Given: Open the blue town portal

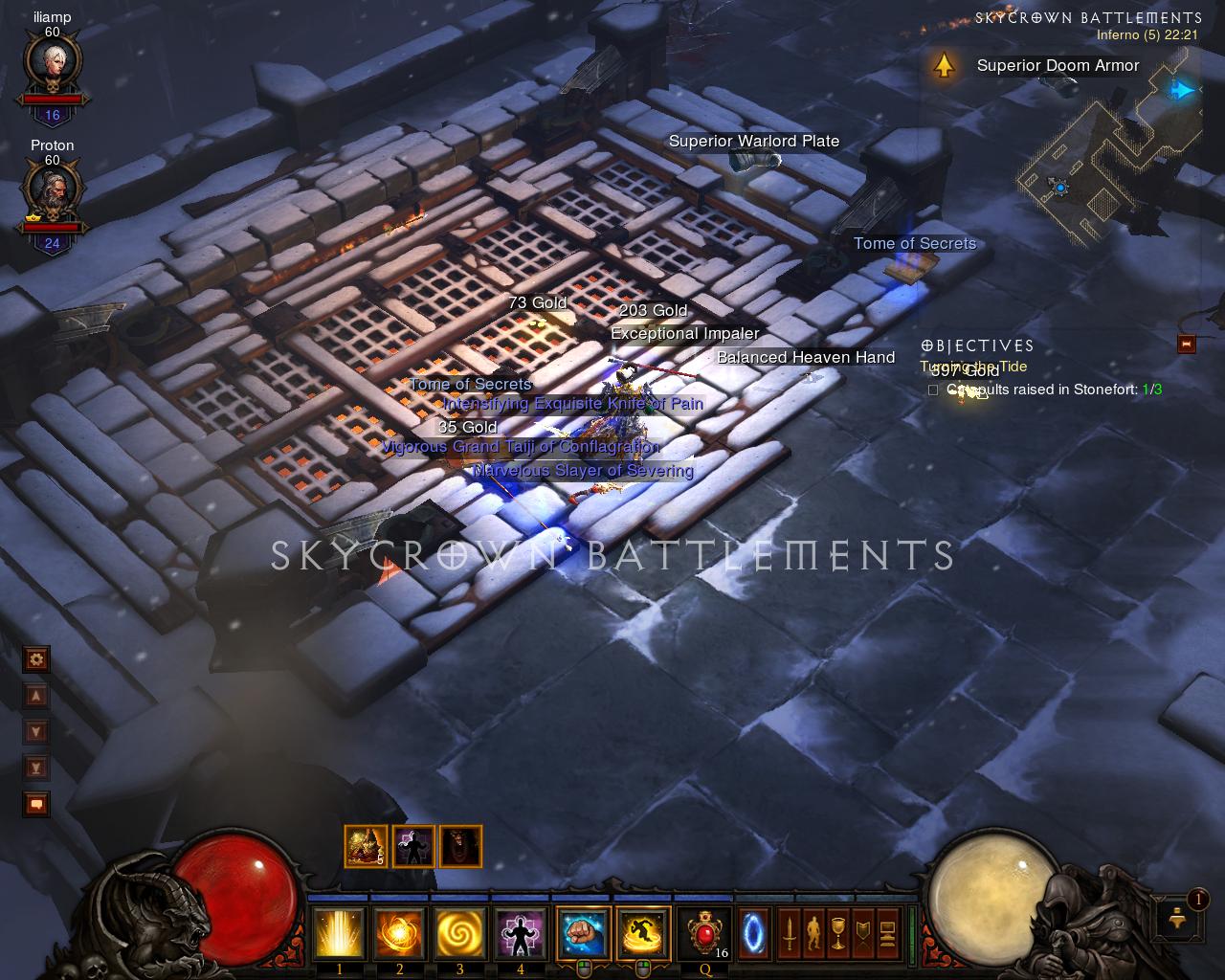Looking at the screenshot, I should pos(753,933).
